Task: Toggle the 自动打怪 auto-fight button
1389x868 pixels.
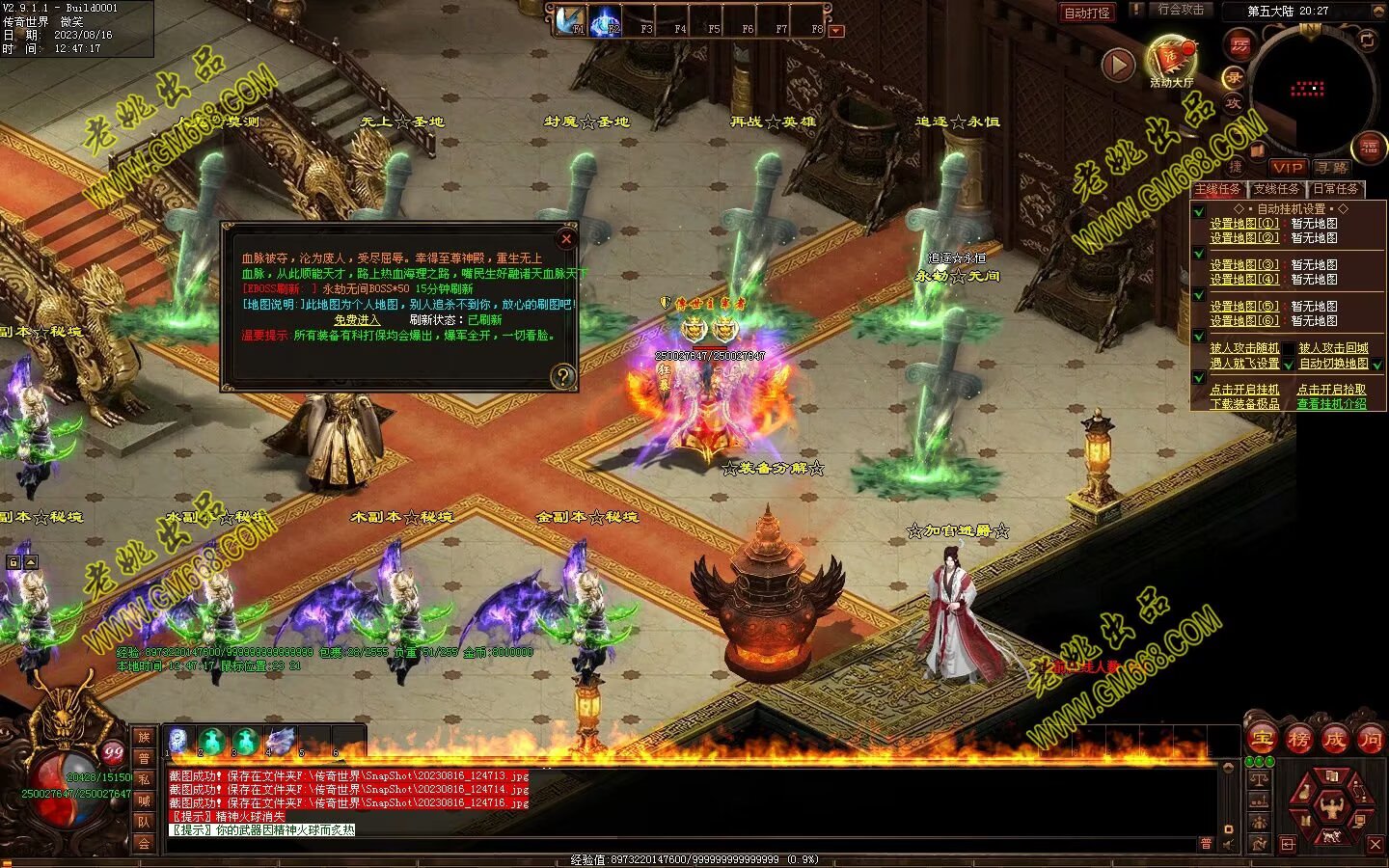Action: tap(1087, 13)
